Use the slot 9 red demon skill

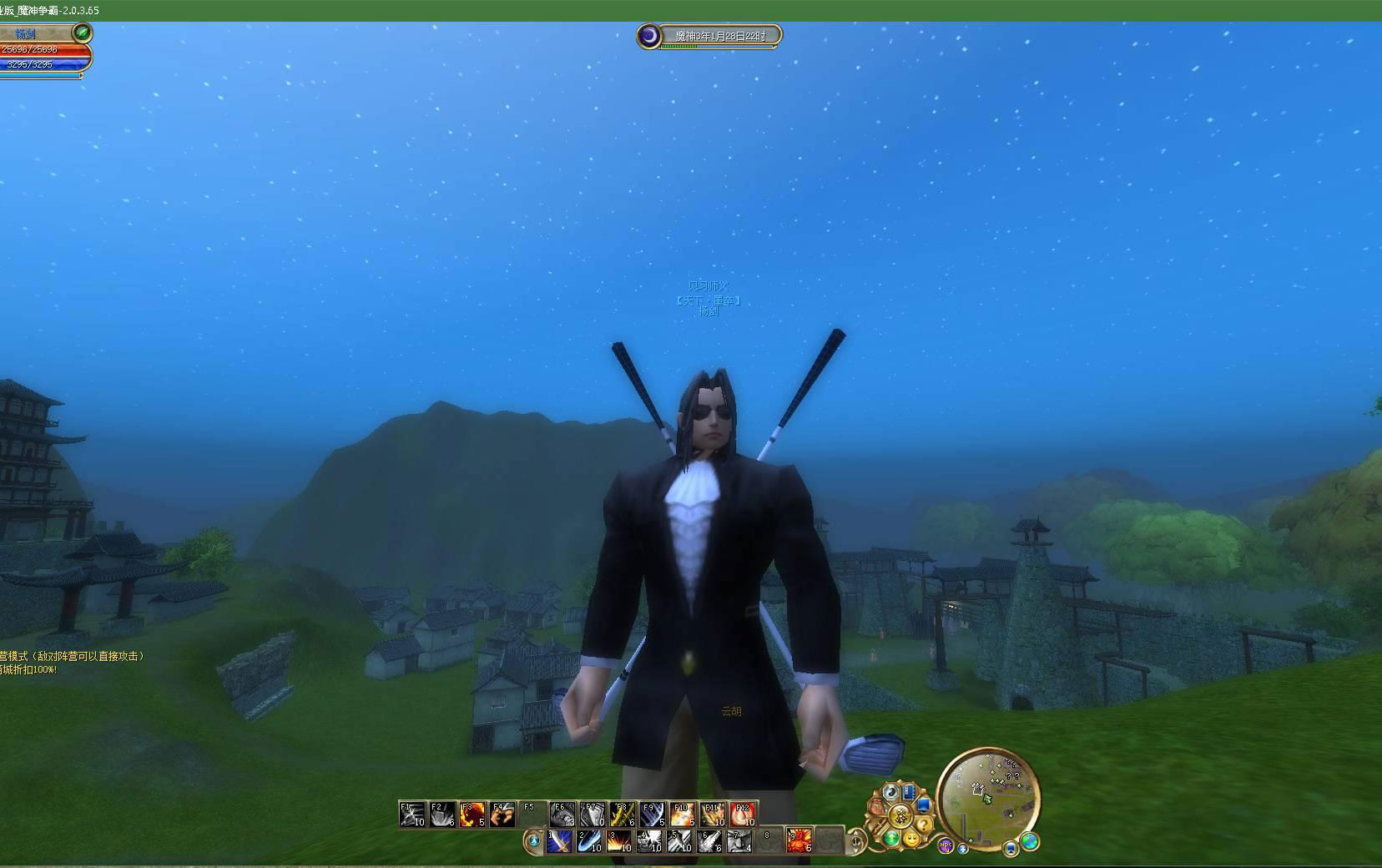(x=799, y=840)
